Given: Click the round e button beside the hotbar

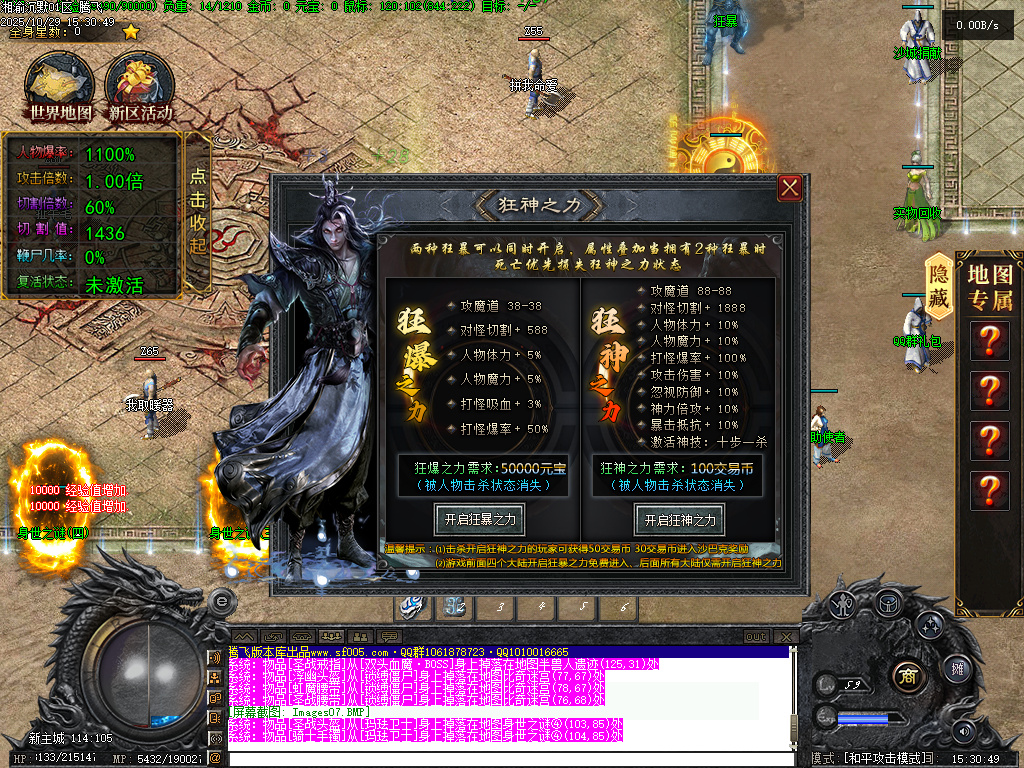Looking at the screenshot, I should (x=222, y=600).
